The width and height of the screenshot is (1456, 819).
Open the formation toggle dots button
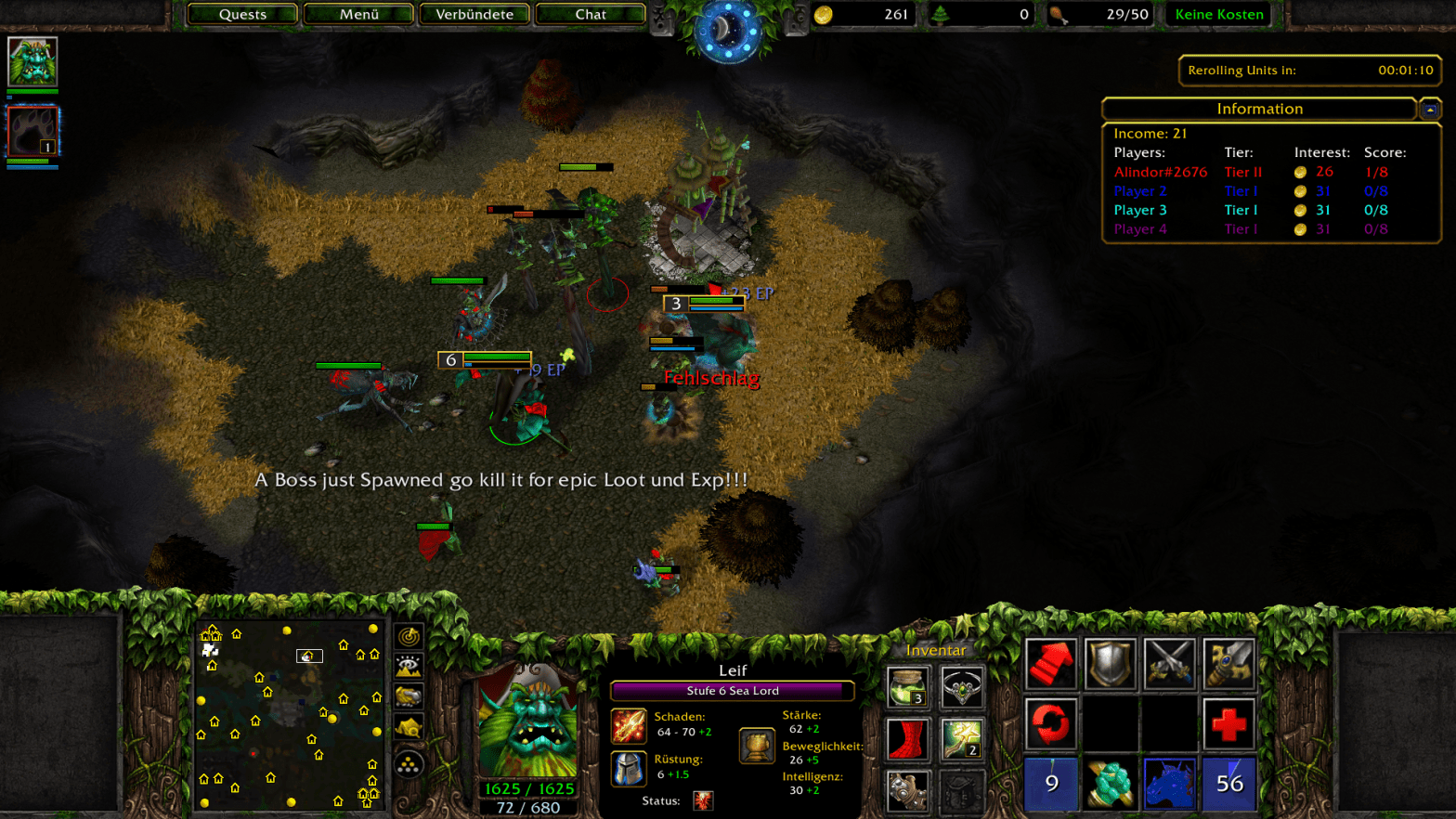coord(409,765)
